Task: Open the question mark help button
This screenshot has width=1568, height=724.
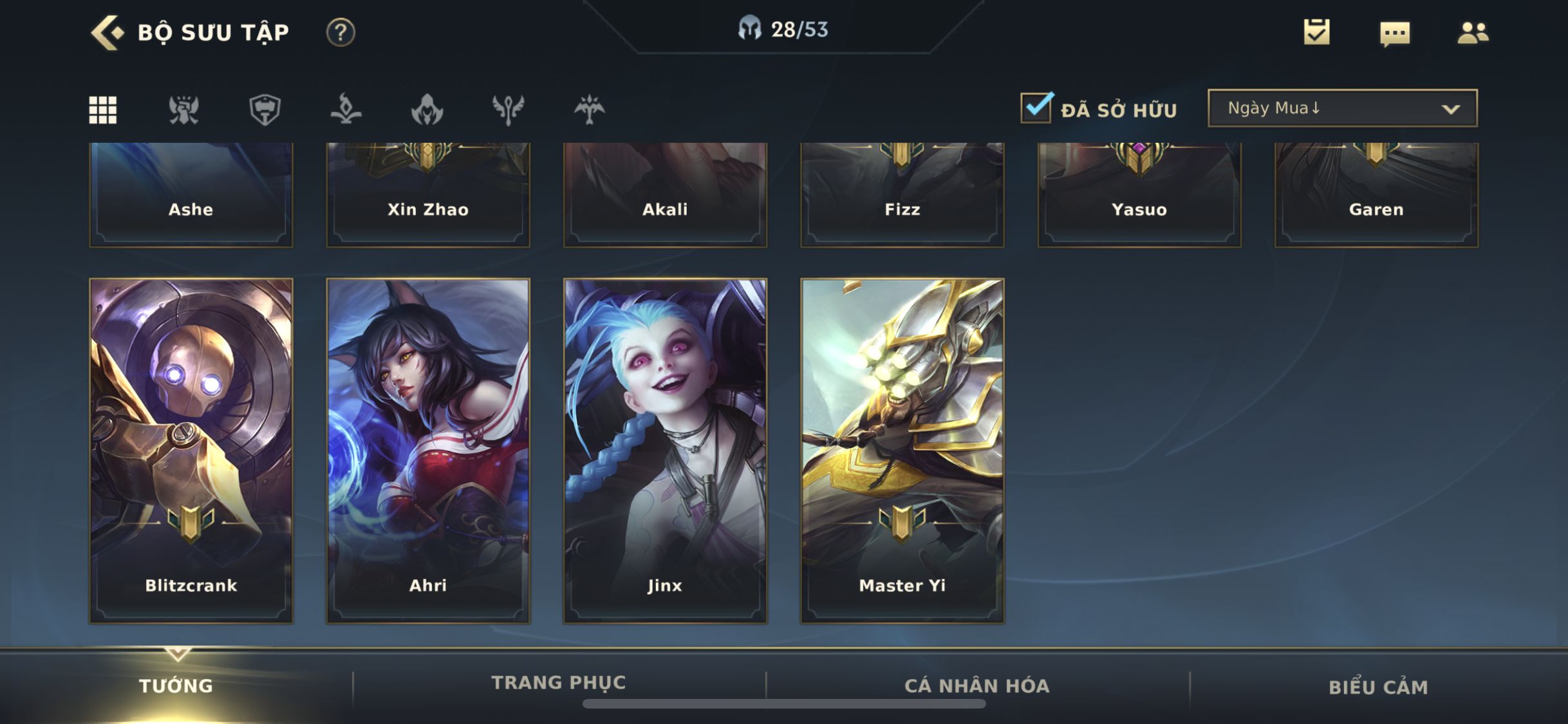Action: pyautogui.click(x=341, y=32)
